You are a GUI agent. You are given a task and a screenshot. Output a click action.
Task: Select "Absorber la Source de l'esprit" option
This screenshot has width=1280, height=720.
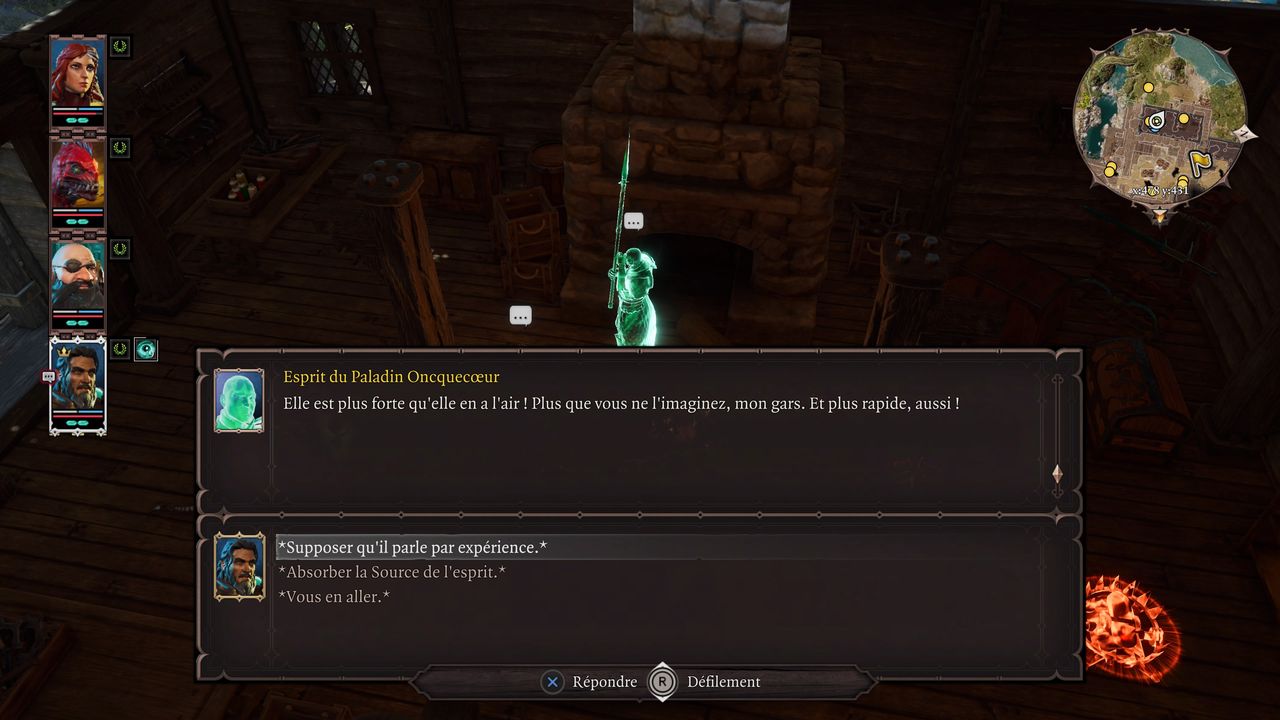tap(392, 572)
